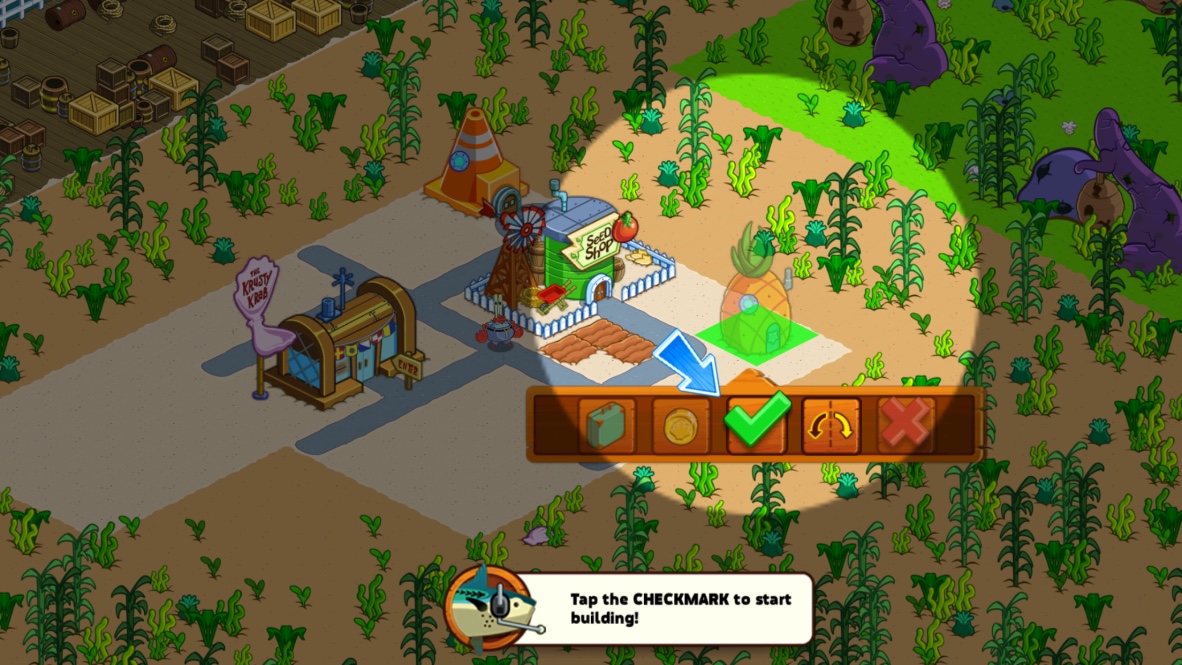The height and width of the screenshot is (665, 1182).
Task: Click the suitcase storage button
Action: click(x=606, y=425)
